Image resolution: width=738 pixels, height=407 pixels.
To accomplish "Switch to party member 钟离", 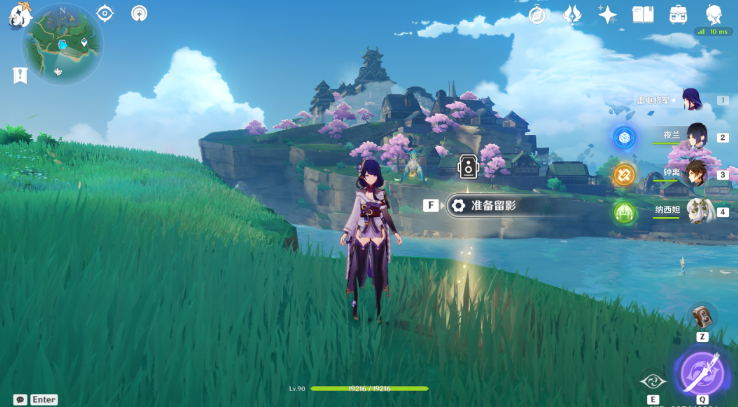I will [x=697, y=174].
